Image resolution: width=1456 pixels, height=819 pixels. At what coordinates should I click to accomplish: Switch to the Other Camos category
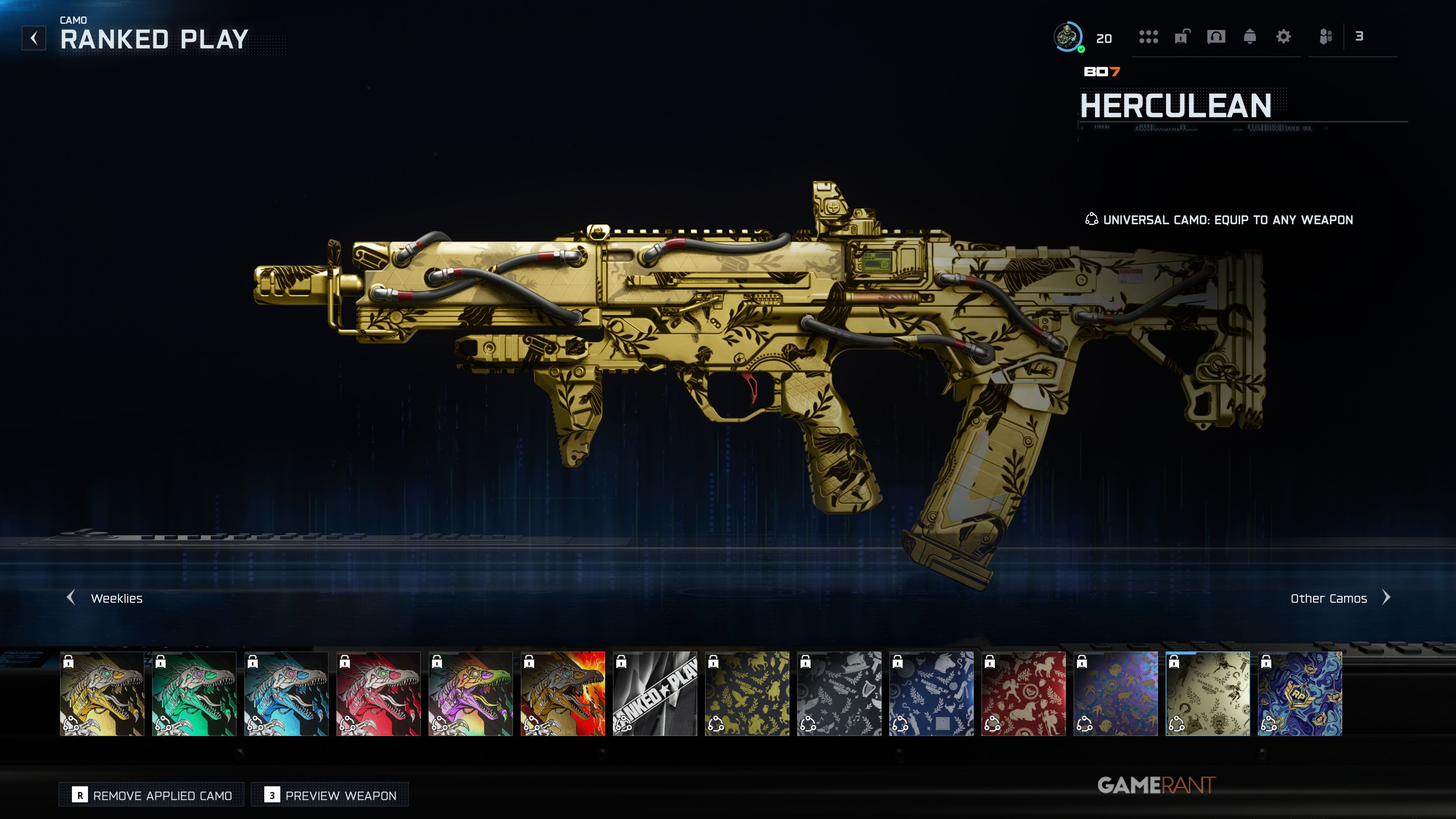tap(1339, 598)
